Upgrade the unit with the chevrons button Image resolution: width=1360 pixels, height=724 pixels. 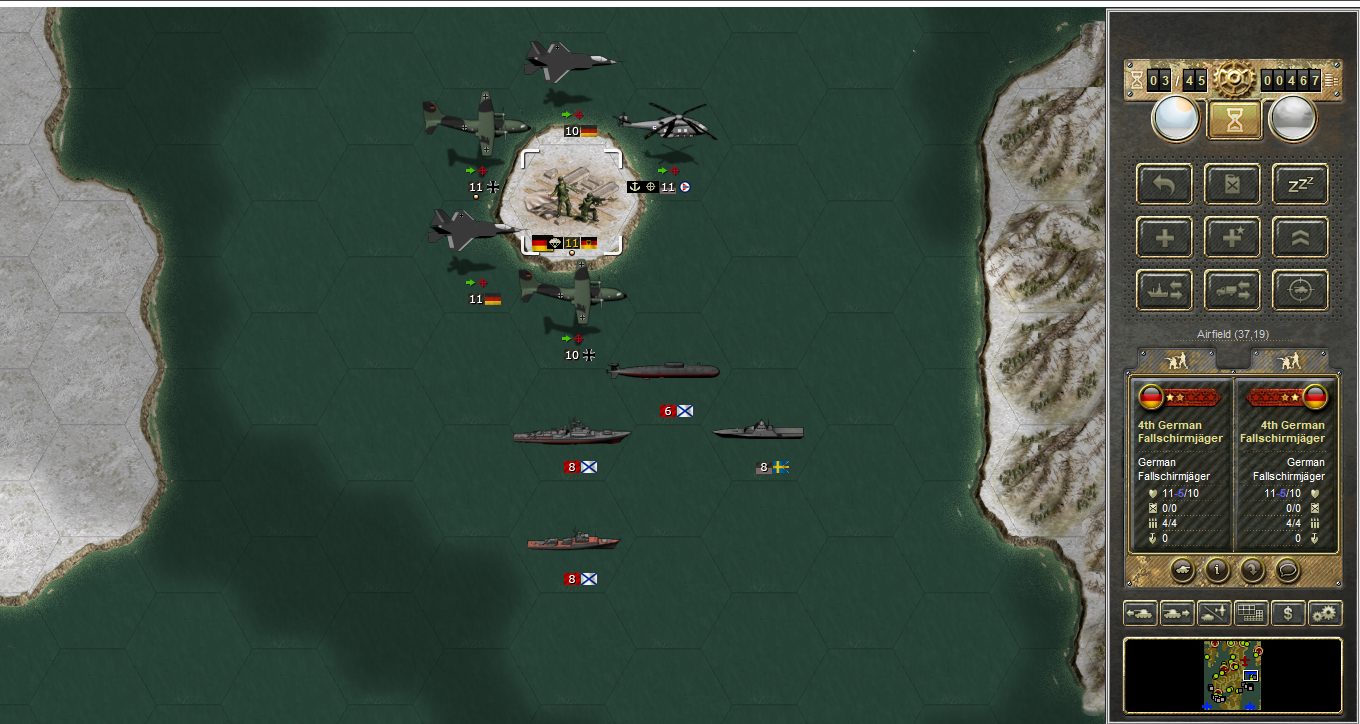pyautogui.click(x=1300, y=237)
